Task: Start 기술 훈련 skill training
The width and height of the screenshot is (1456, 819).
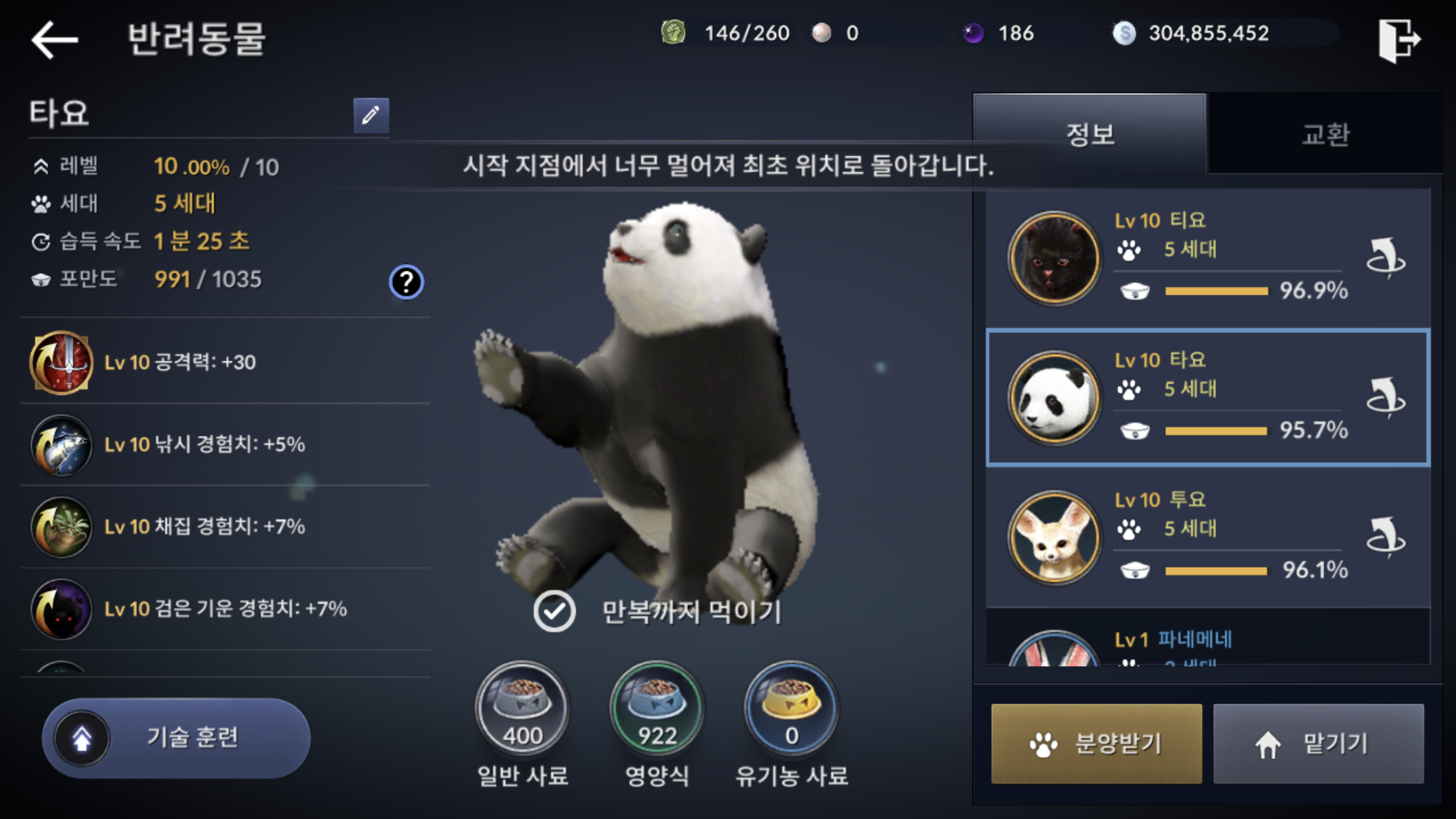Action: 176,738
